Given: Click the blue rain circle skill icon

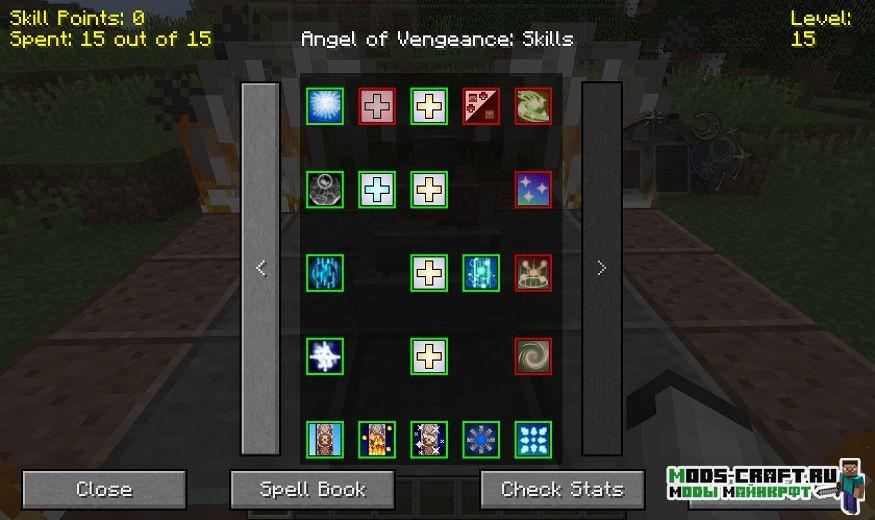Looking at the screenshot, I should pyautogui.click(x=325, y=273).
